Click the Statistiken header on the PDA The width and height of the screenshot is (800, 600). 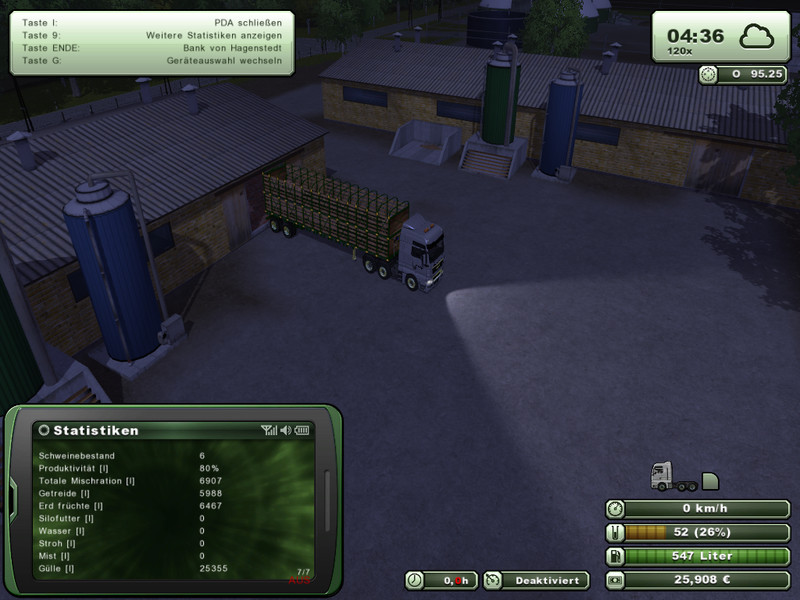pos(96,430)
